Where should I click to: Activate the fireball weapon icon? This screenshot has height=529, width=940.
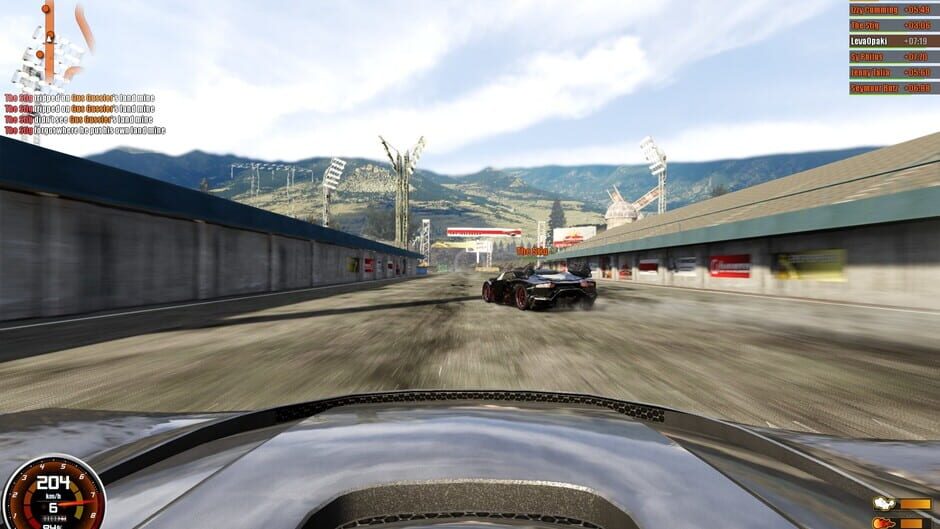point(883,522)
